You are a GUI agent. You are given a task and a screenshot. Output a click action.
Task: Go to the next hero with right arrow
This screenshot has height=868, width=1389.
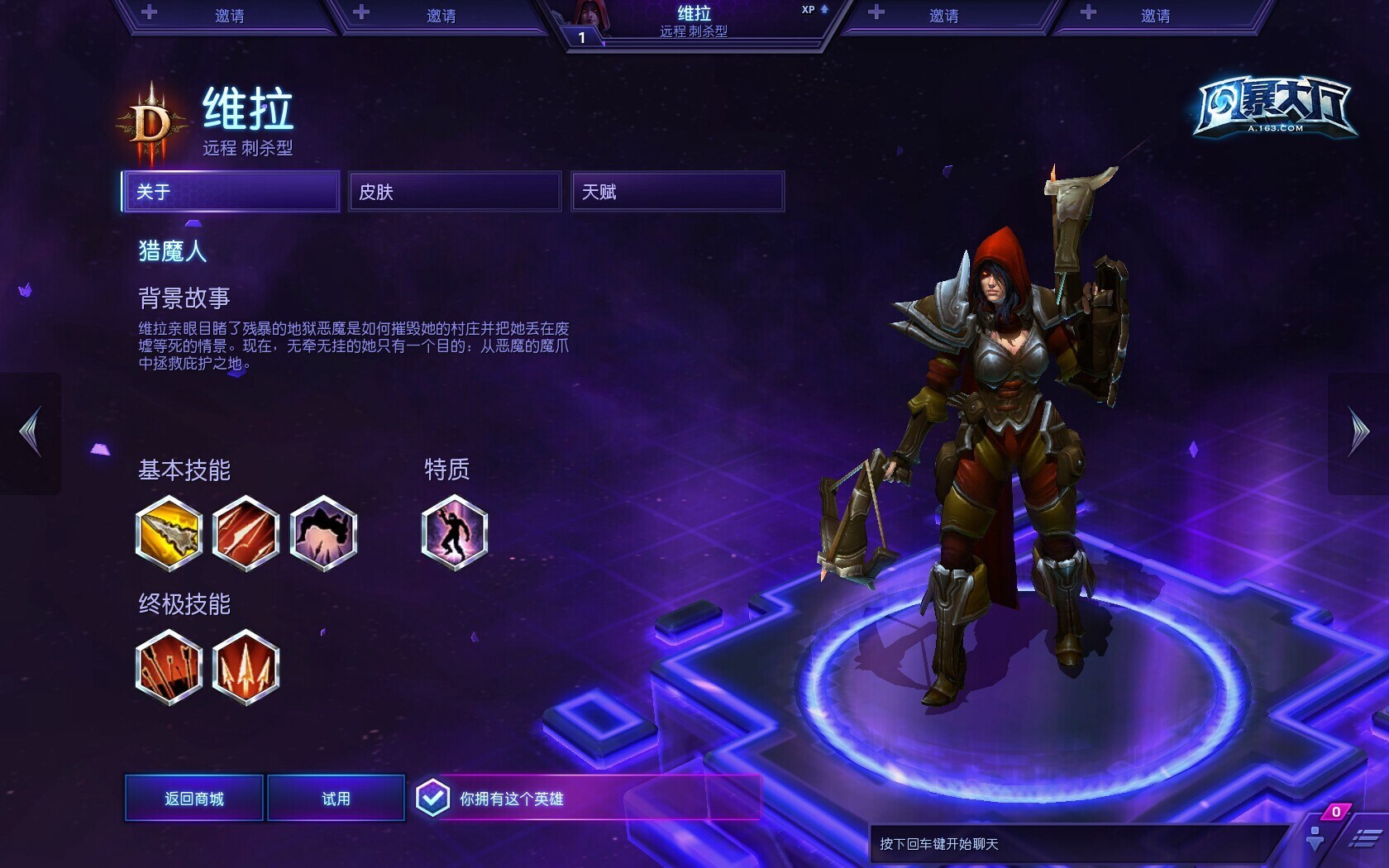1358,432
